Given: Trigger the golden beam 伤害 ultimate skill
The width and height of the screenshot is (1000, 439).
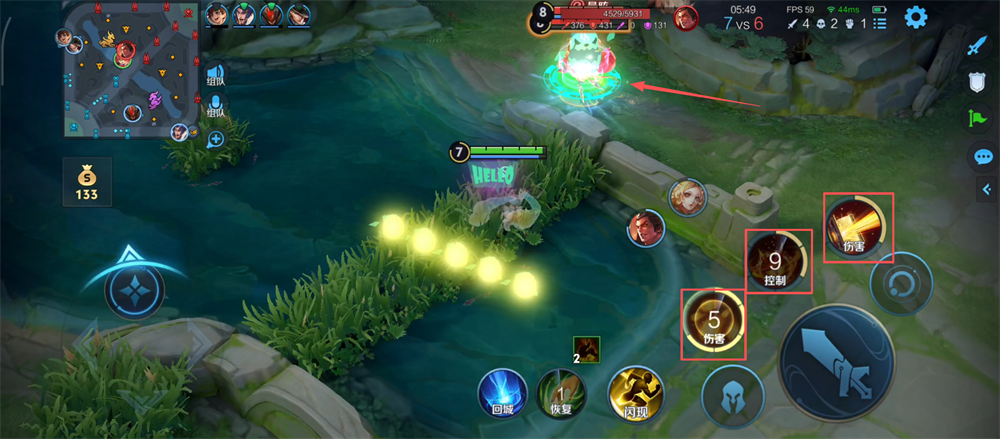Looking at the screenshot, I should click(x=856, y=225).
